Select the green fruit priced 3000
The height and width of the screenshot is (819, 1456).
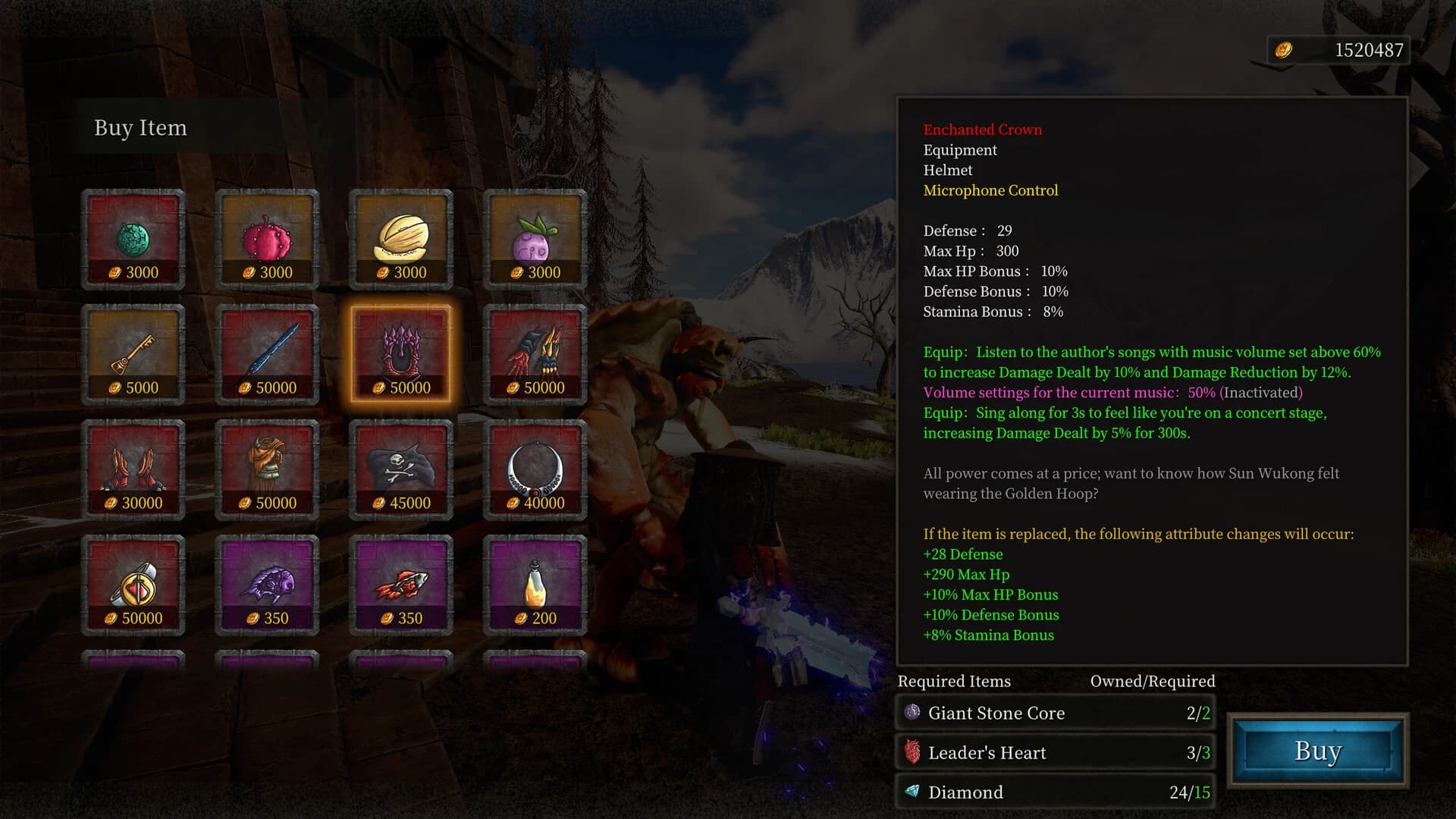[x=133, y=239]
